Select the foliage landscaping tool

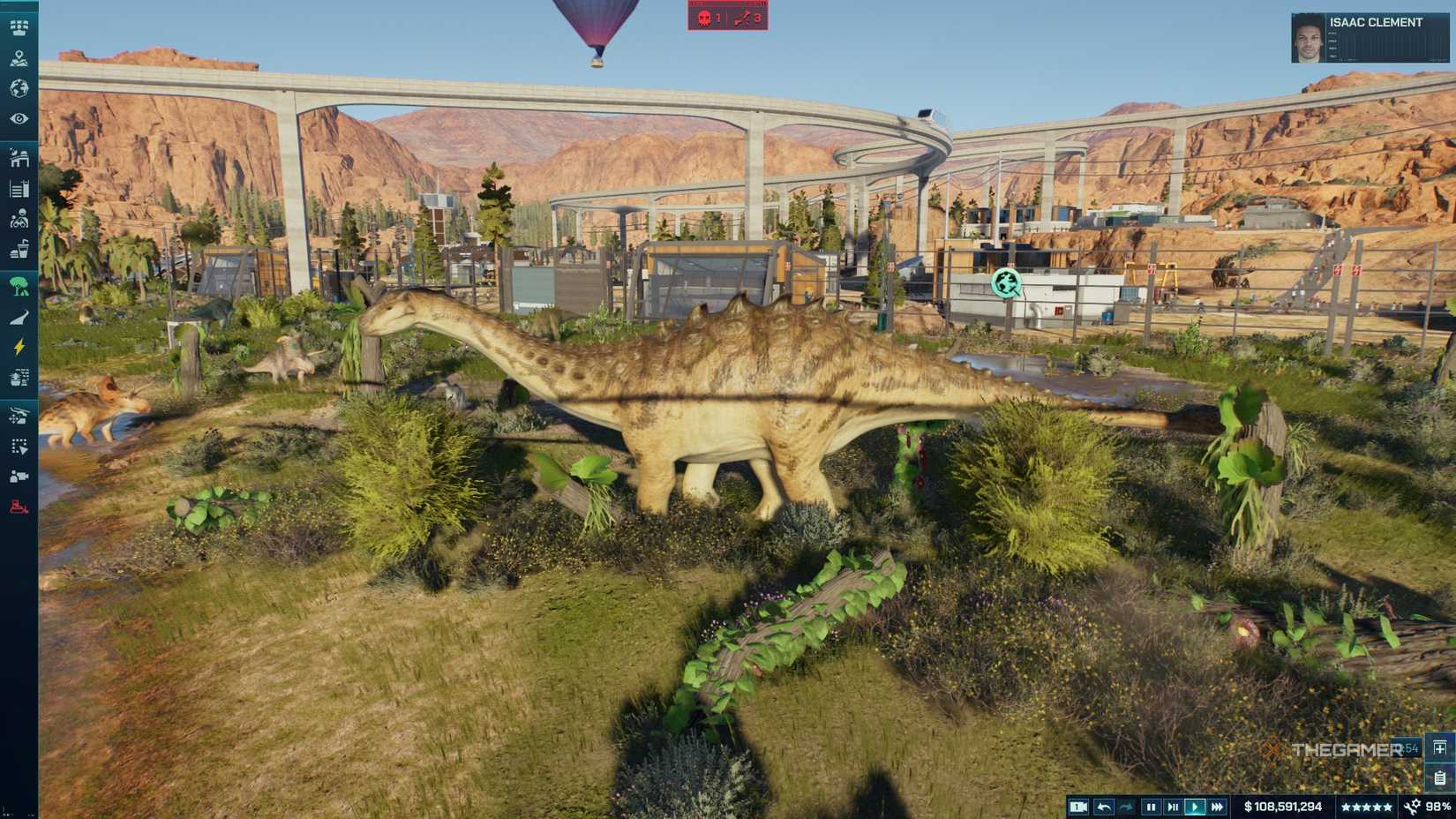(18, 284)
